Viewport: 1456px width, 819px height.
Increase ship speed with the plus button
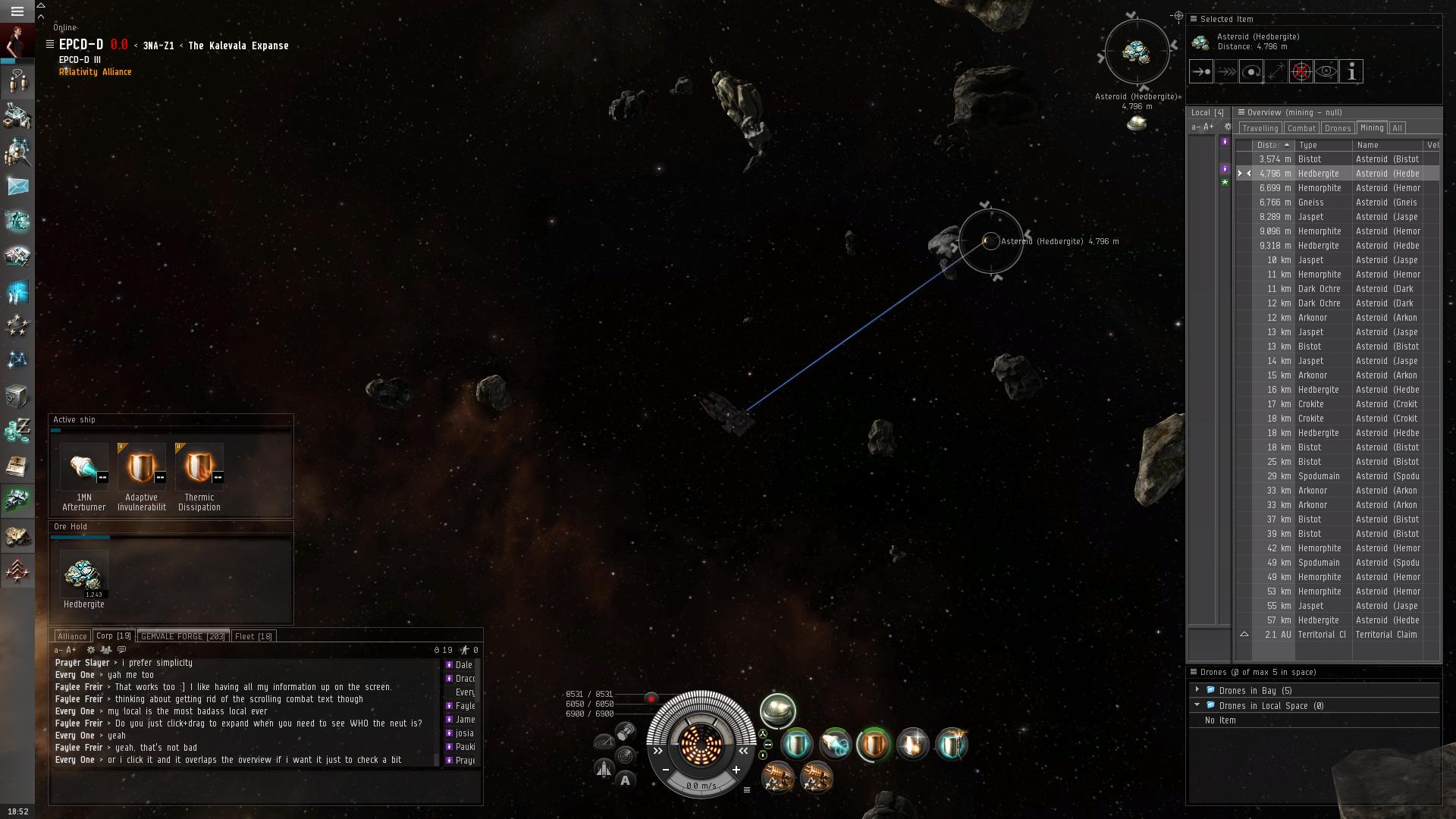736,770
